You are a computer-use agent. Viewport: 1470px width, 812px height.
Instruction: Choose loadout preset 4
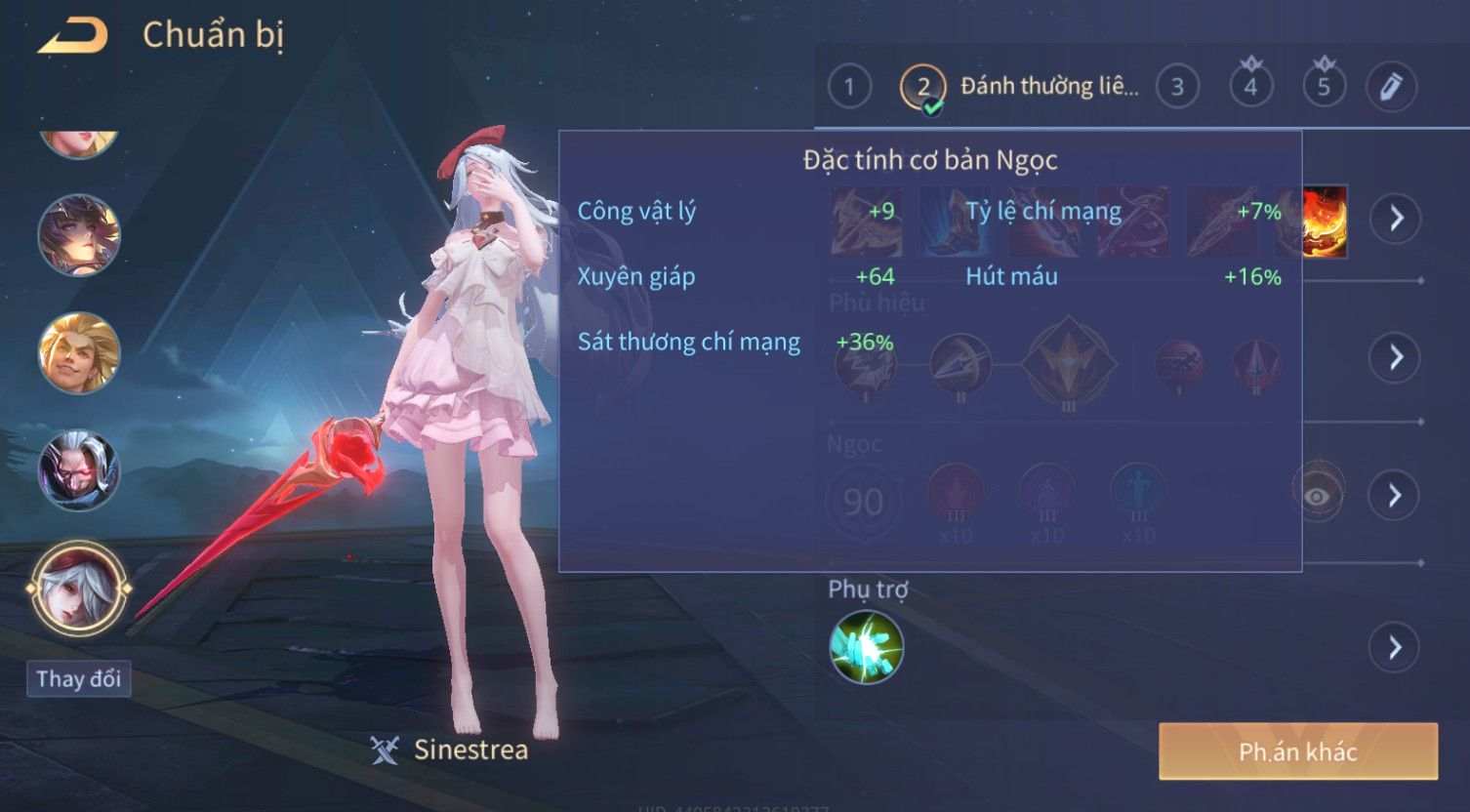1250,87
